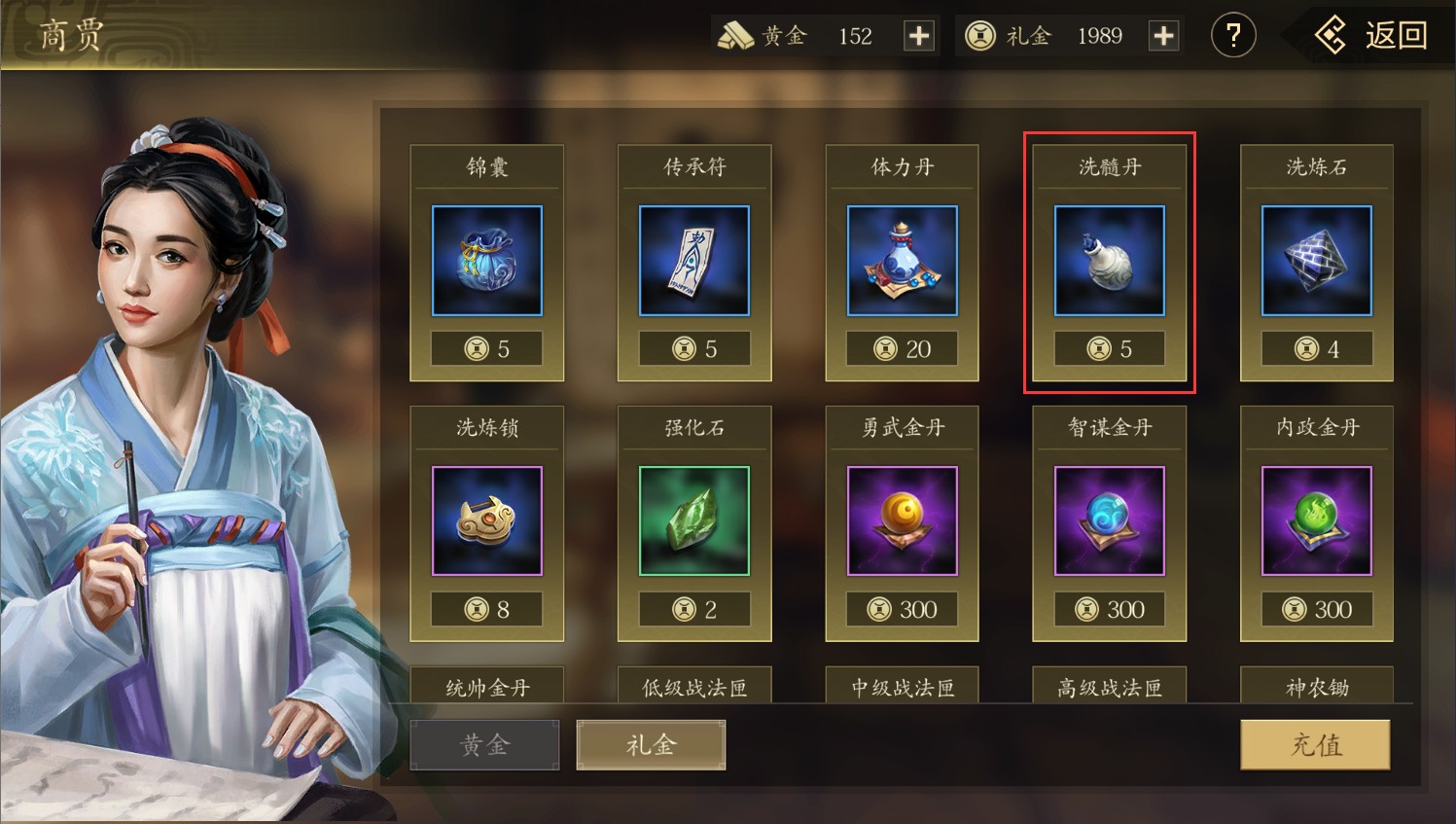This screenshot has height=824, width=1456.
Task: Switch to the 礼金 shop tab
Action: click(651, 745)
